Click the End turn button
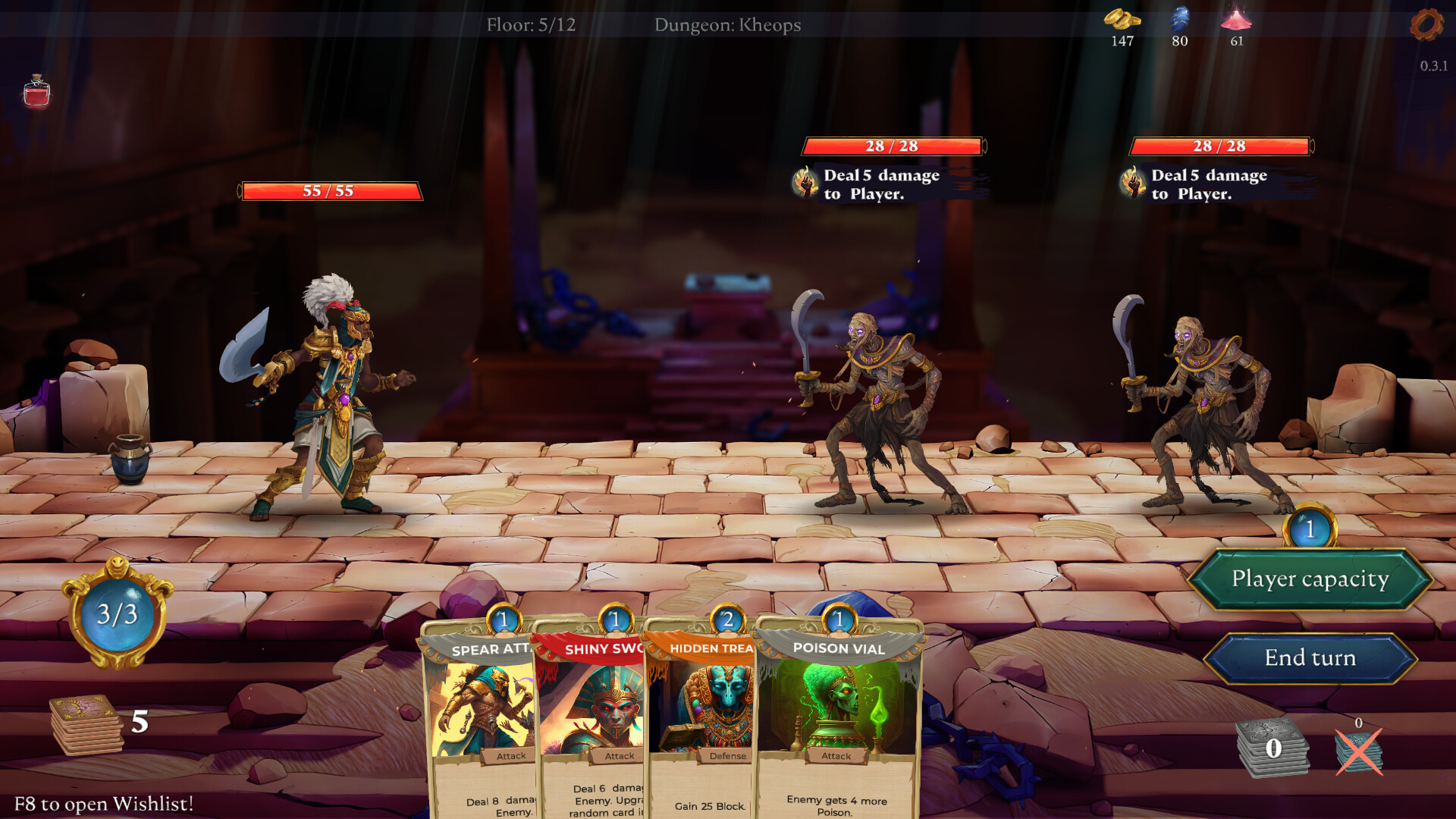Image resolution: width=1456 pixels, height=819 pixels. [x=1310, y=658]
